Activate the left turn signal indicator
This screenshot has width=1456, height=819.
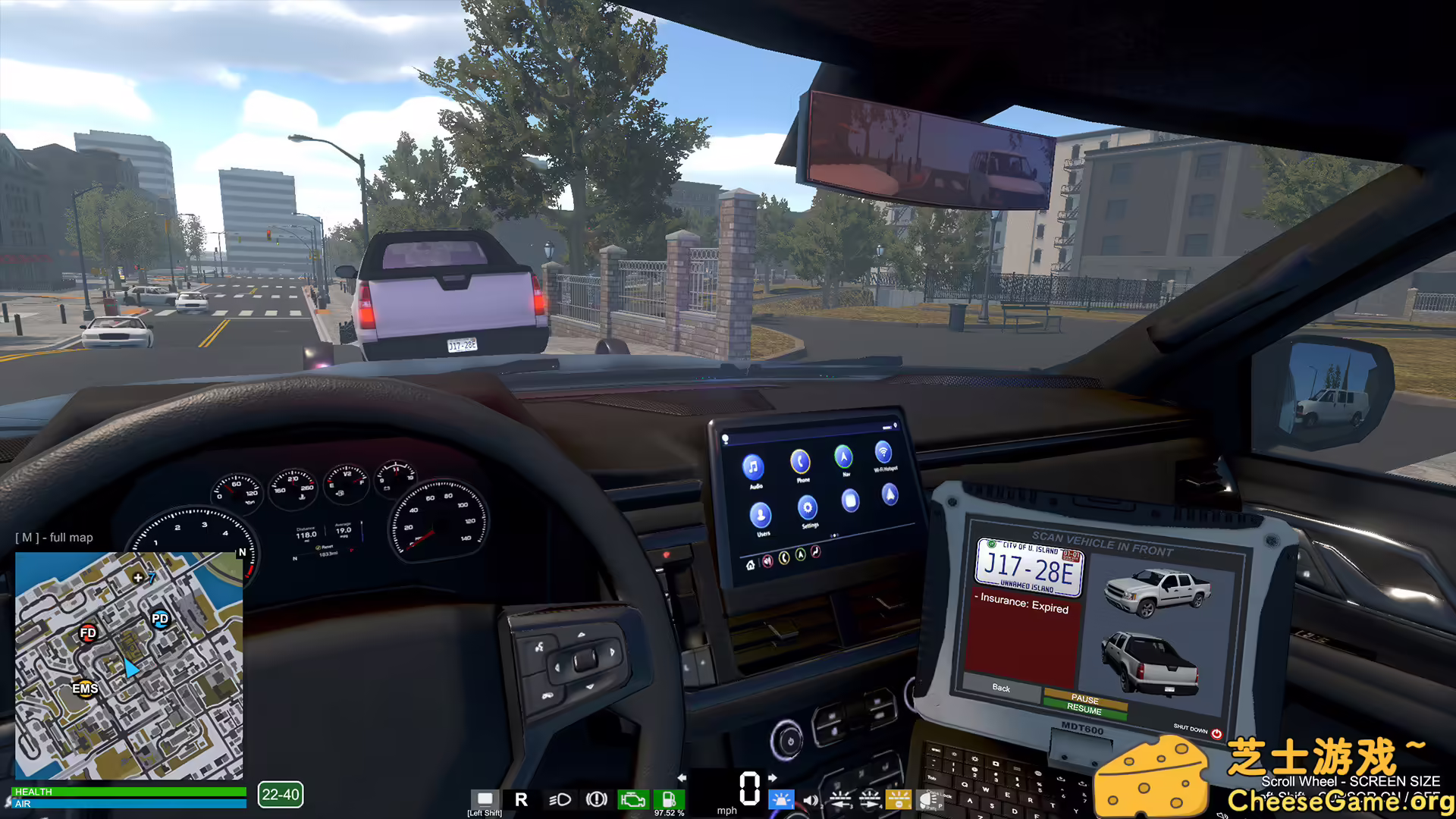coord(842,800)
